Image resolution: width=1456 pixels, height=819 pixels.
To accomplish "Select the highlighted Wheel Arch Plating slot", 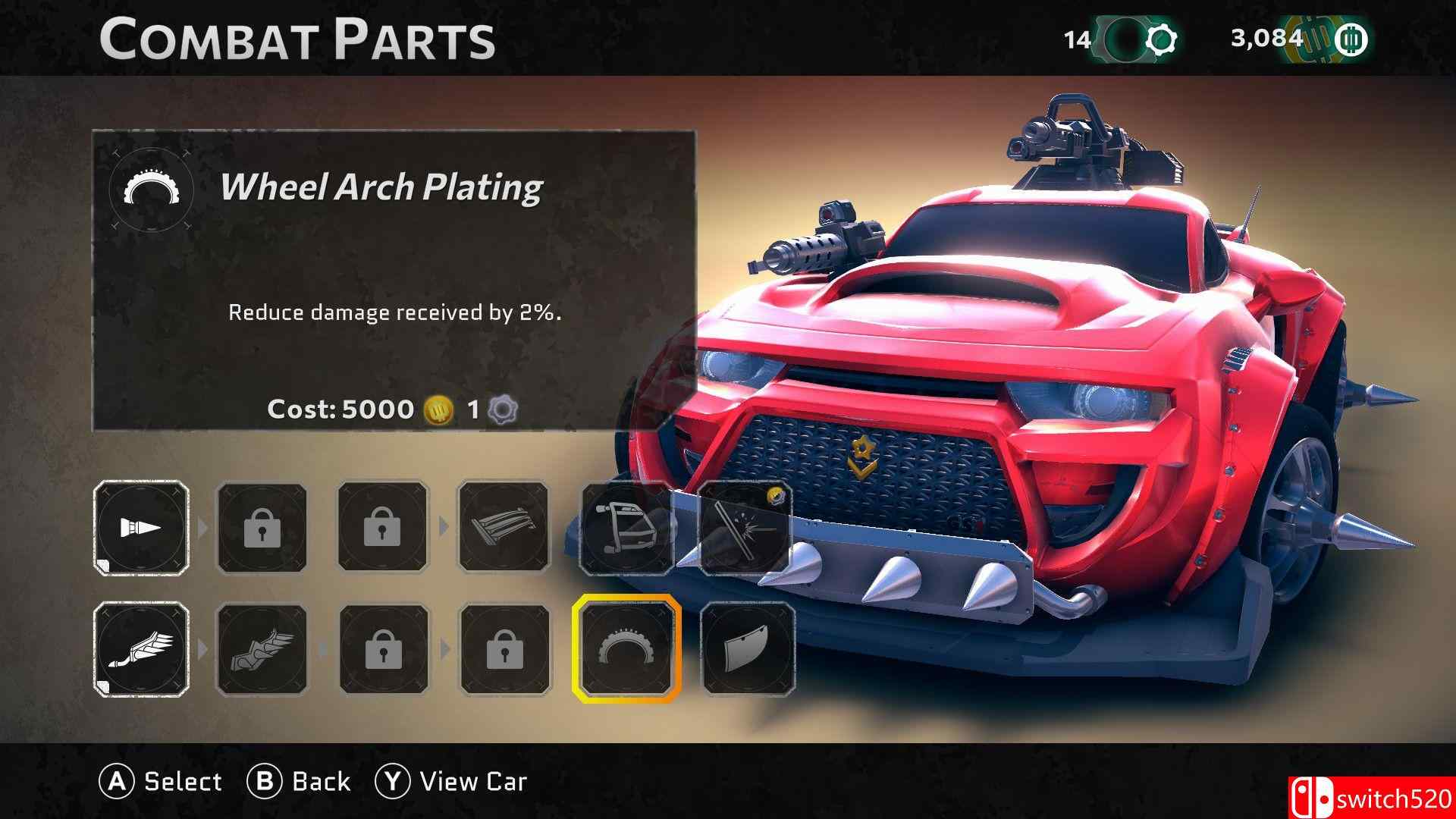I will [x=626, y=649].
